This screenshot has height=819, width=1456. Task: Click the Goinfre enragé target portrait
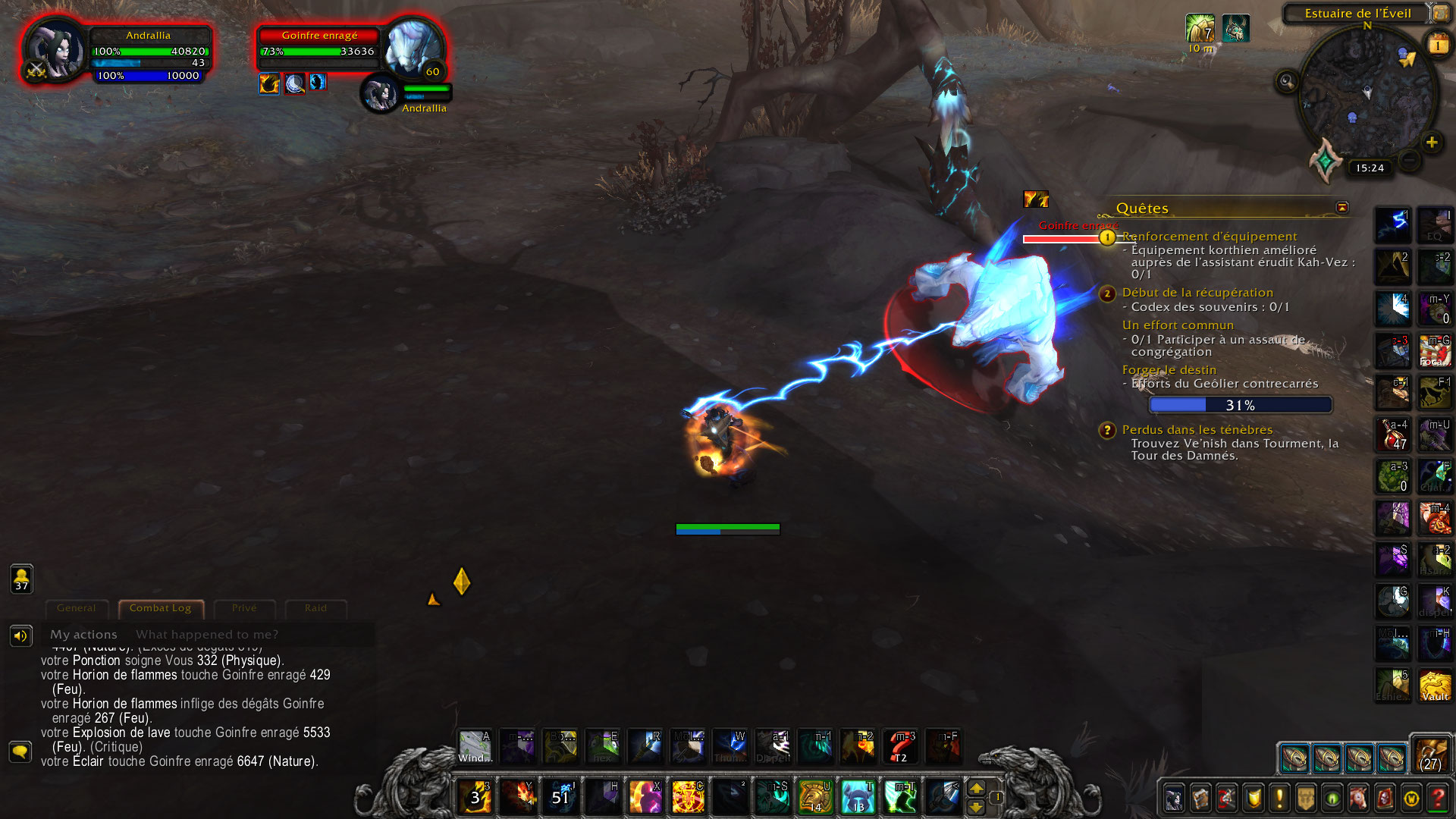point(412,47)
